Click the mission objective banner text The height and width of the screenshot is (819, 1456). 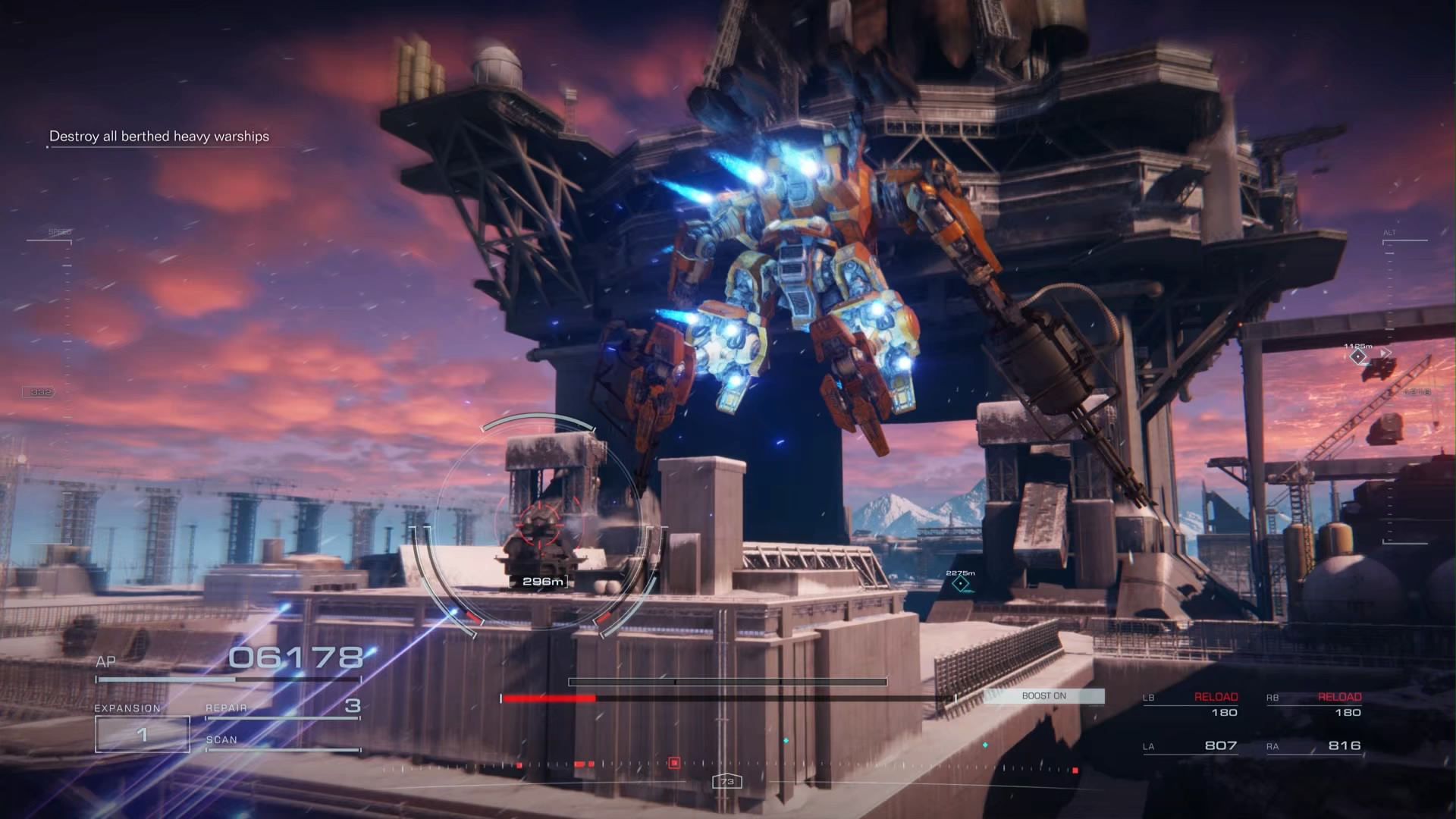159,137
